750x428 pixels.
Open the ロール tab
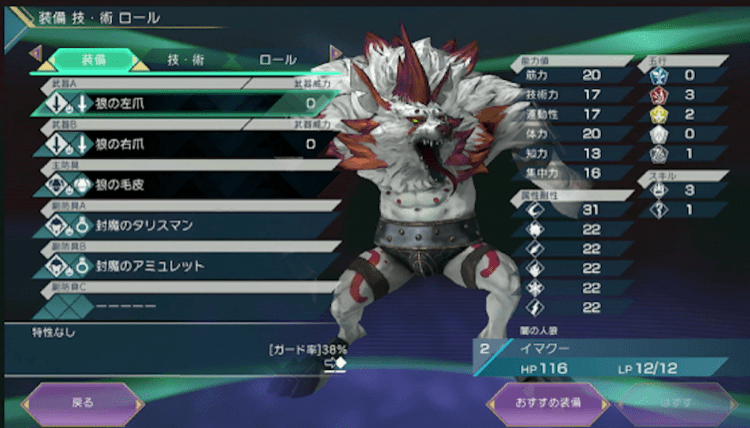coord(277,60)
